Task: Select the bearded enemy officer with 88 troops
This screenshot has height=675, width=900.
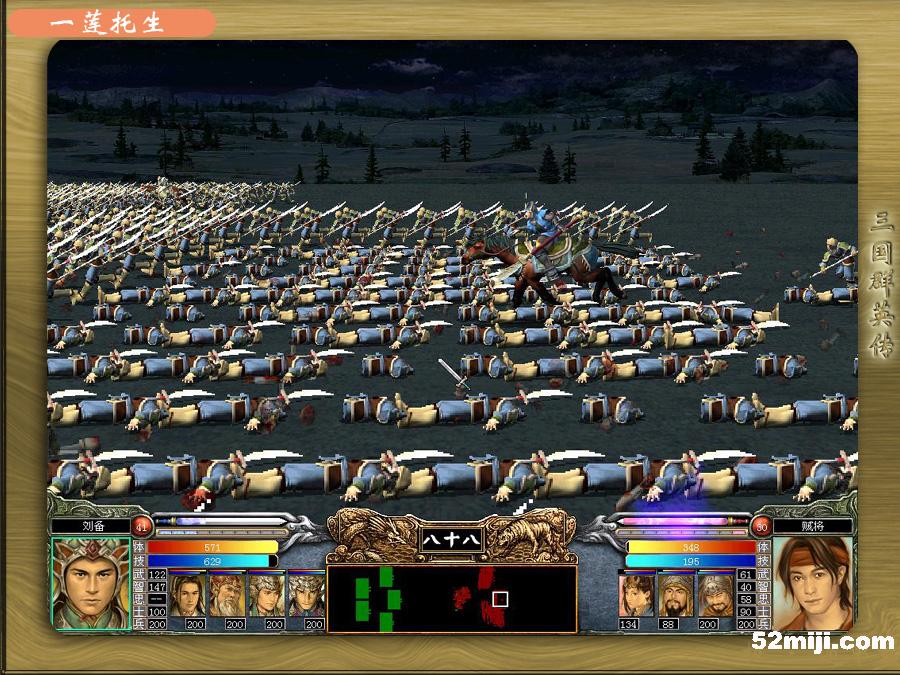Action: tap(676, 594)
